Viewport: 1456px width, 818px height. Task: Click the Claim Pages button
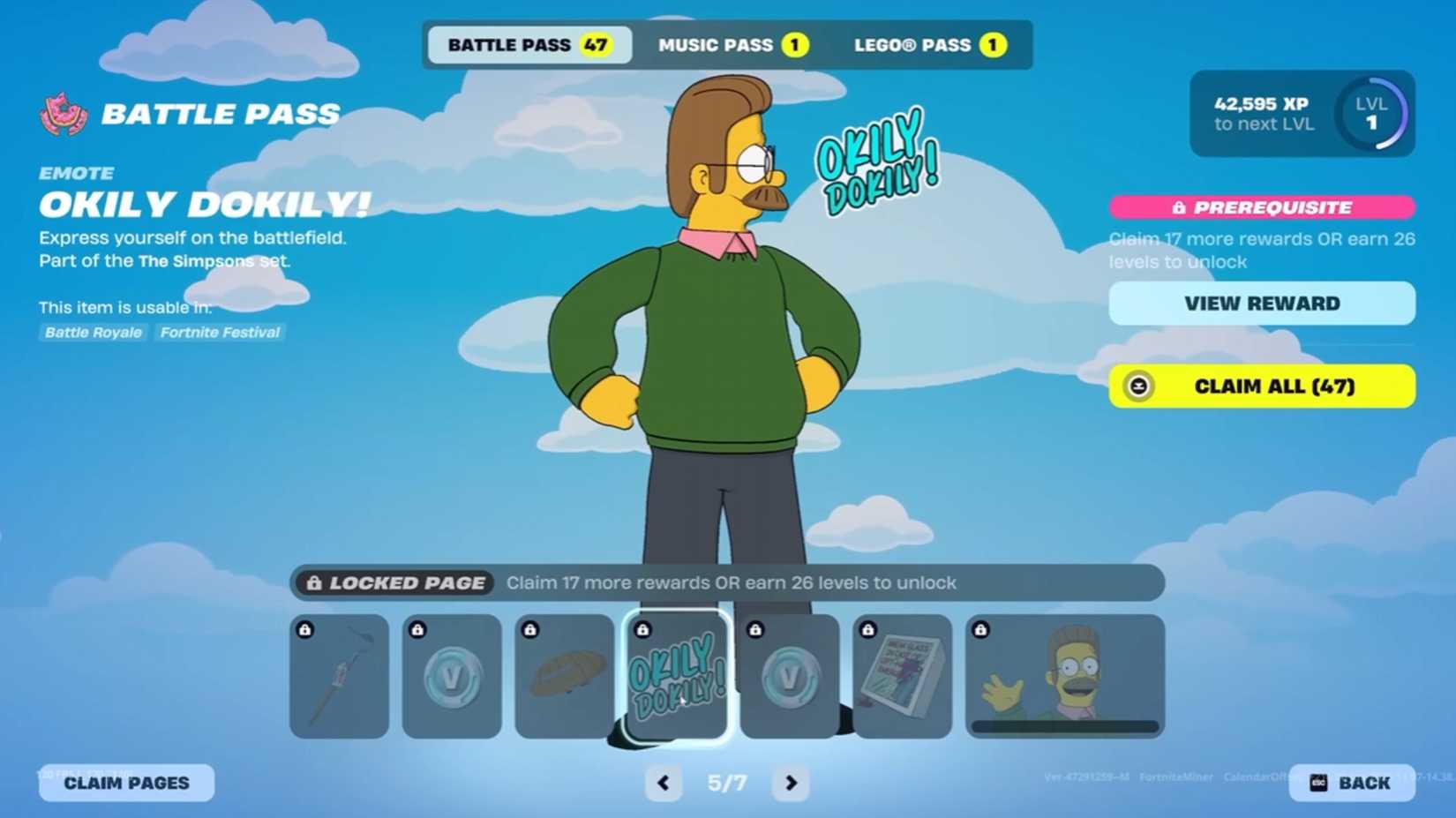pyautogui.click(x=125, y=783)
